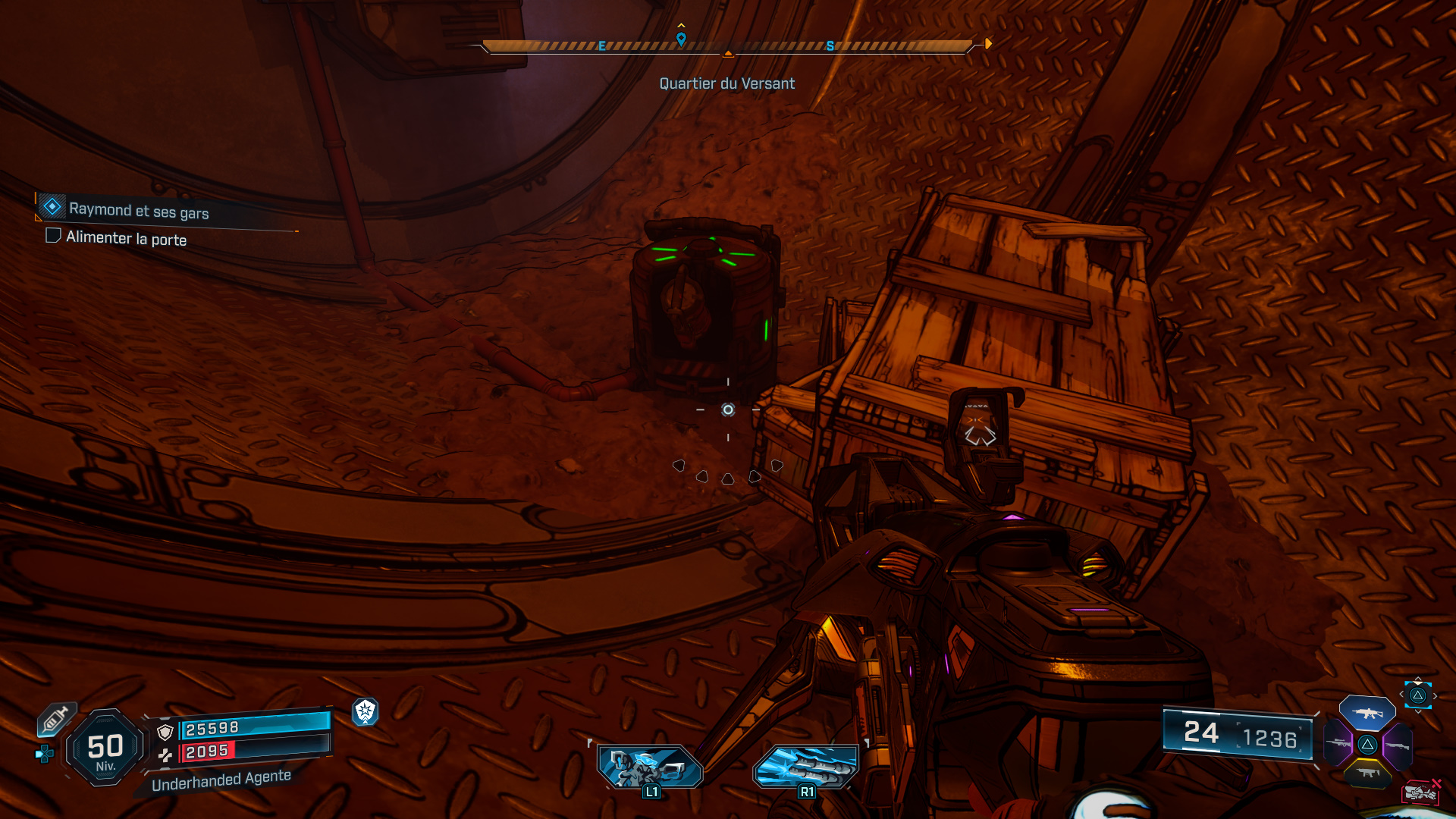This screenshot has width=1456, height=819.
Task: Select the shotgun weapon slot
Action: coord(1399,745)
